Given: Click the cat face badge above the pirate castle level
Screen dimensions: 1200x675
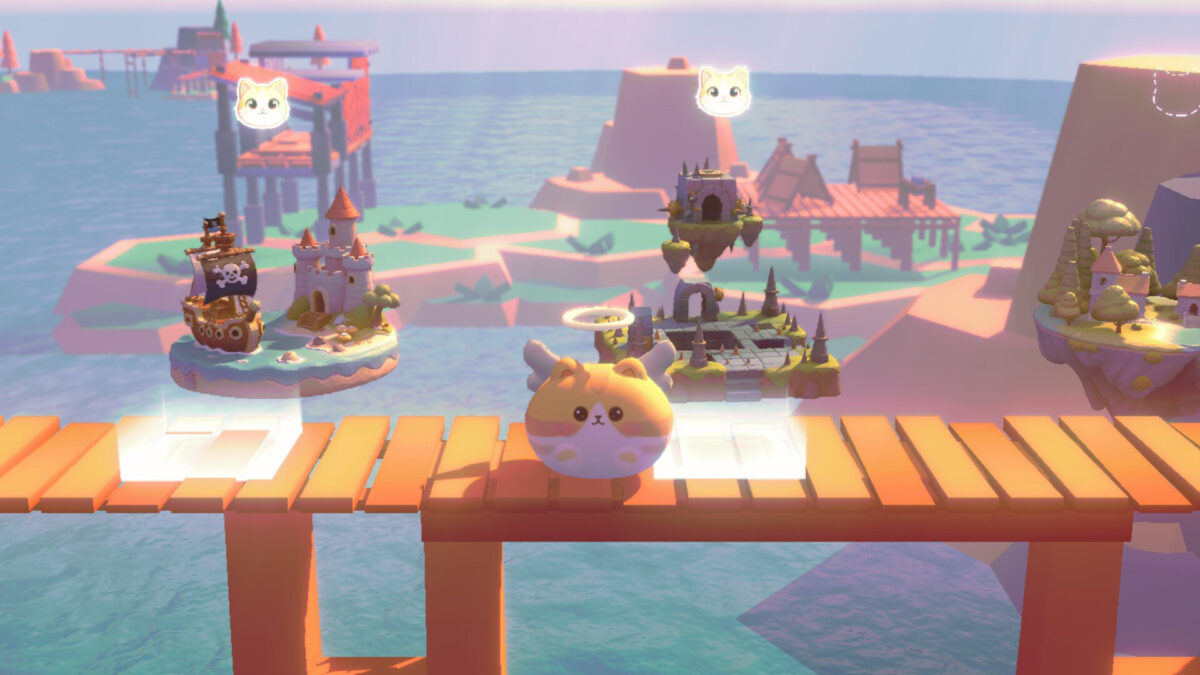Looking at the screenshot, I should point(262,102).
